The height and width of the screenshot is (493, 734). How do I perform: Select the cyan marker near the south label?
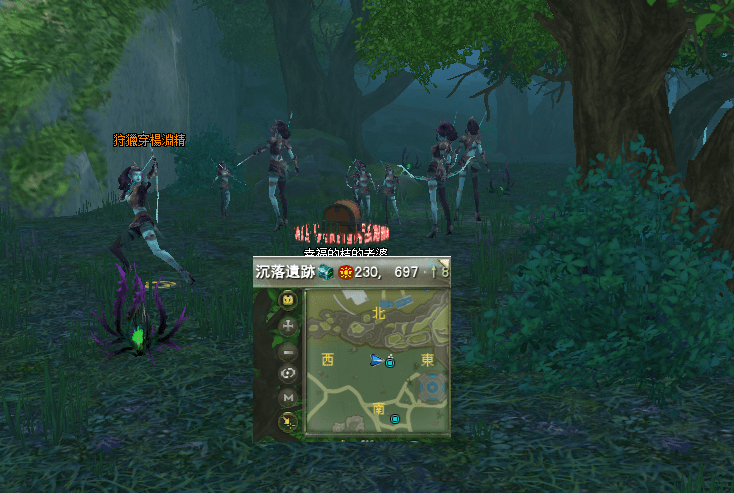coord(396,418)
